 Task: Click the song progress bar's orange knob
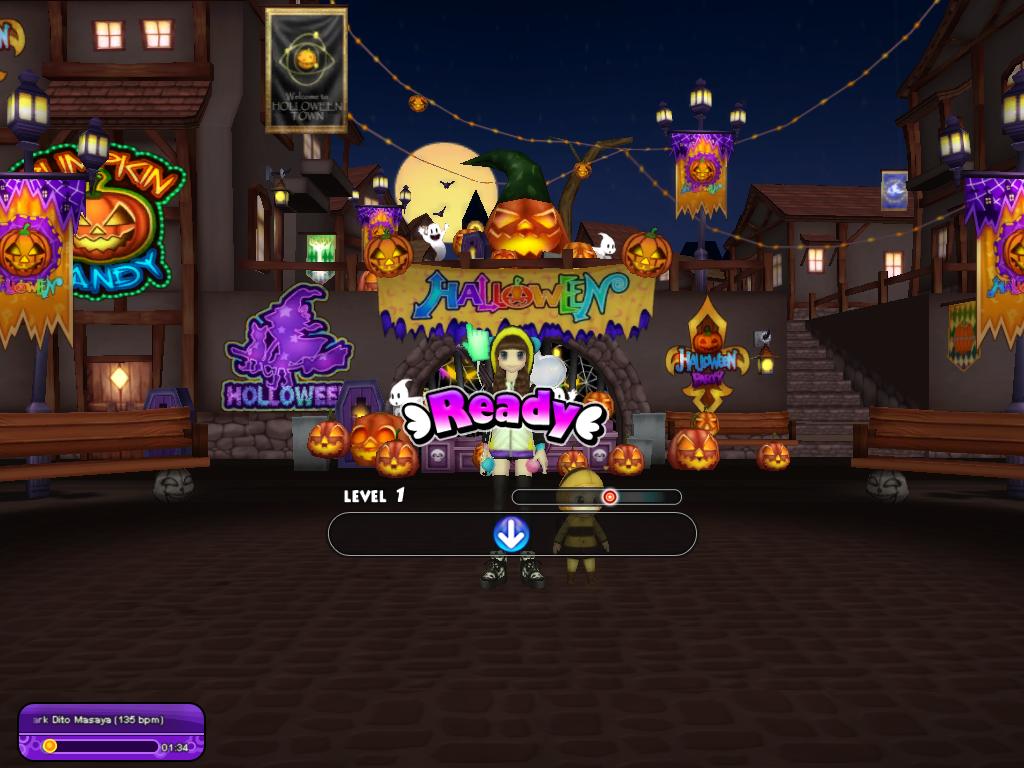50,745
